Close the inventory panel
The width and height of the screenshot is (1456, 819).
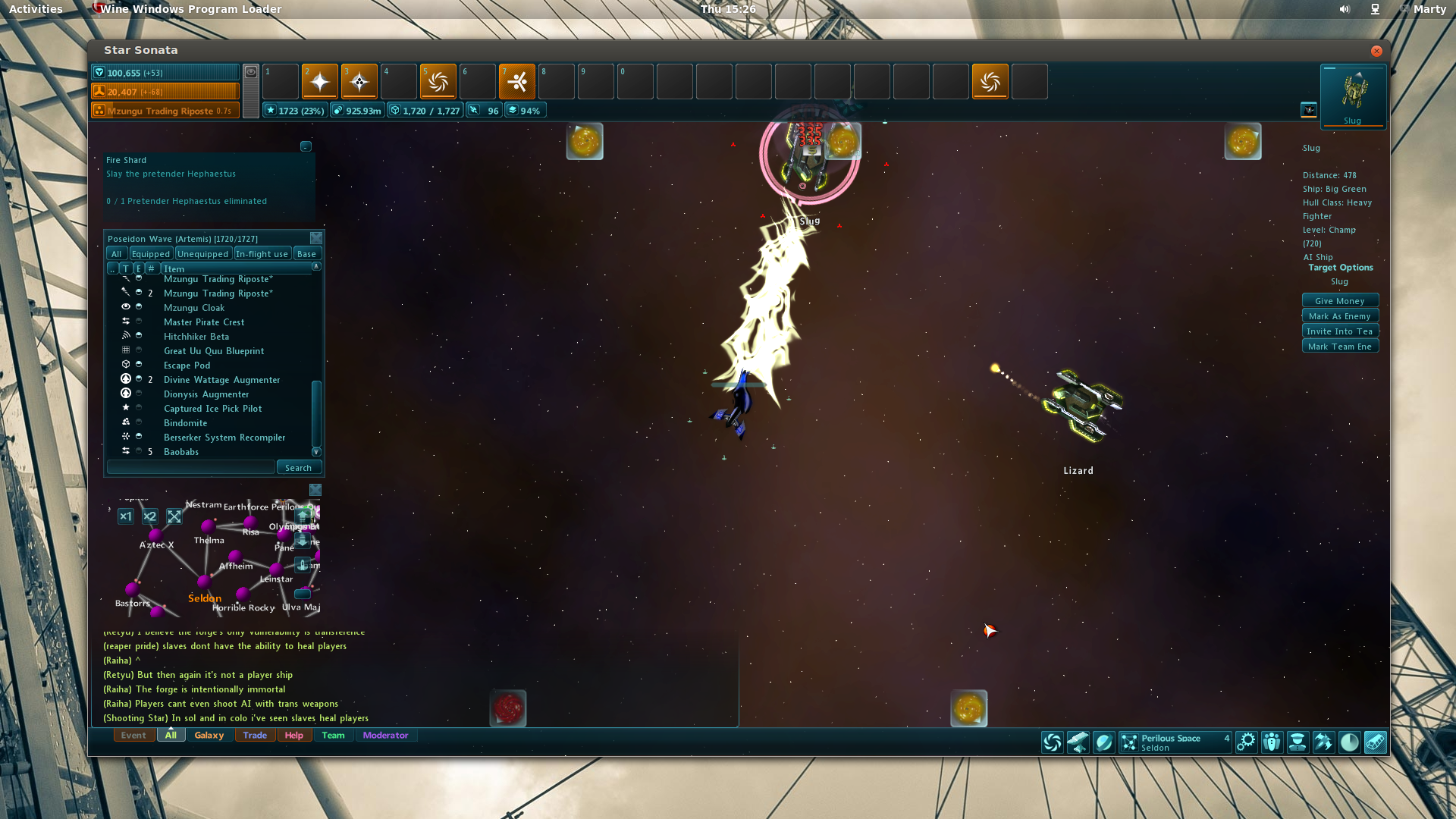316,238
